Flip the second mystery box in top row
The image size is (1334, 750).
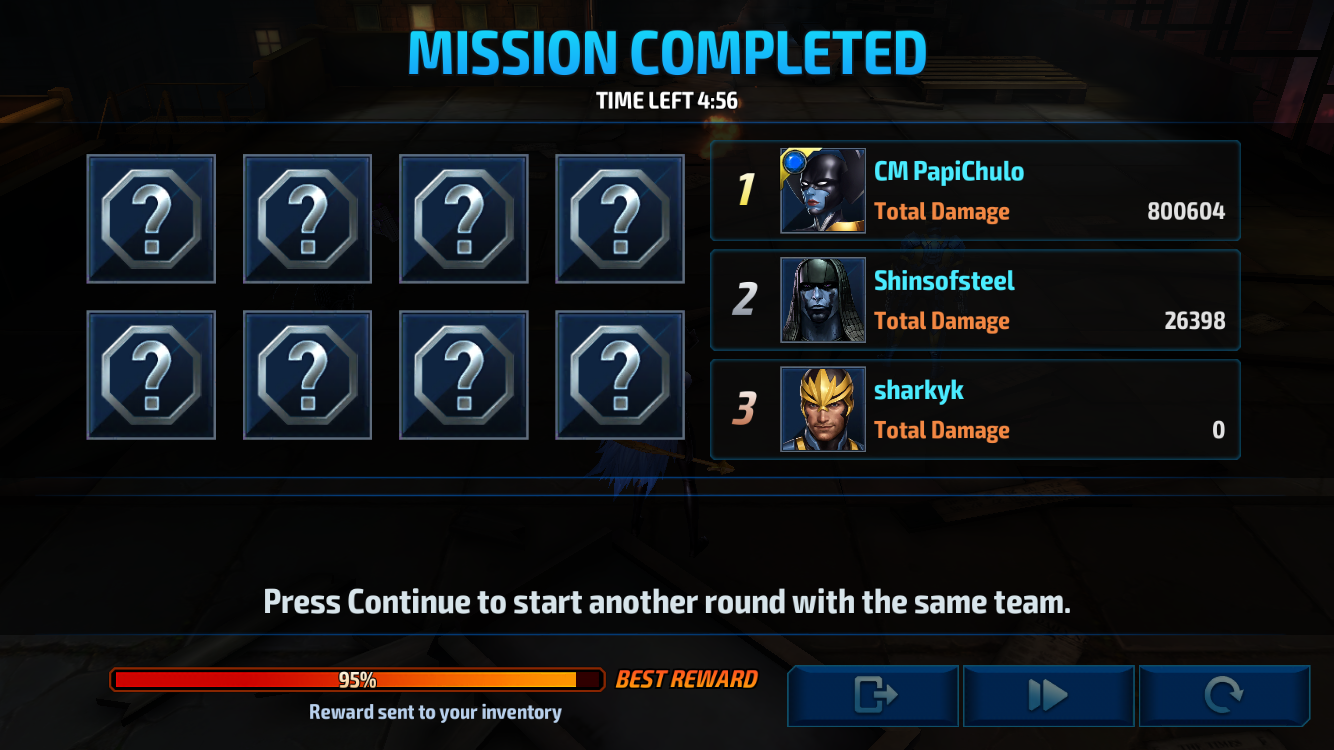[x=307, y=218]
